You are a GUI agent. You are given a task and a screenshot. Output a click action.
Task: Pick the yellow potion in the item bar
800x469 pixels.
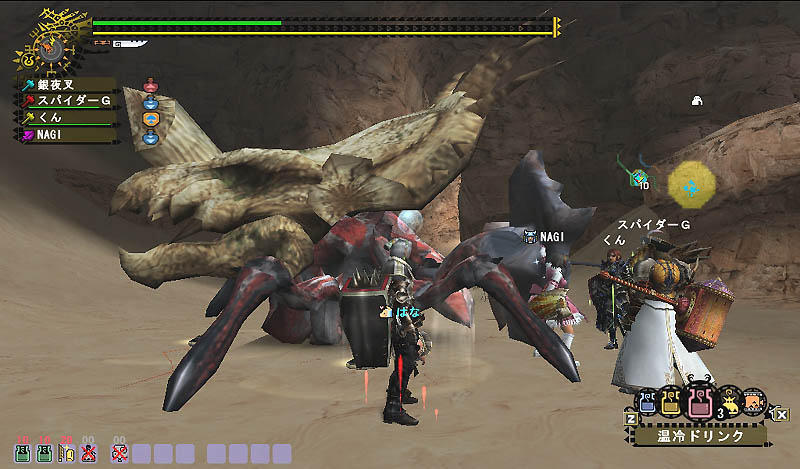pyautogui.click(x=671, y=402)
